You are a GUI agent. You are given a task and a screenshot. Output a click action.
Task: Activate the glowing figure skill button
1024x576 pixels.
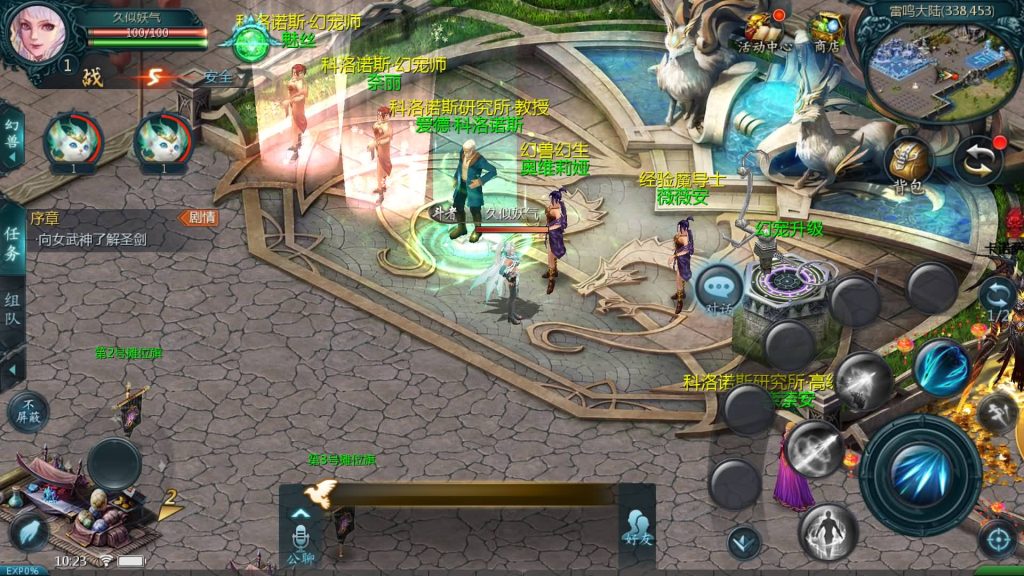827,531
